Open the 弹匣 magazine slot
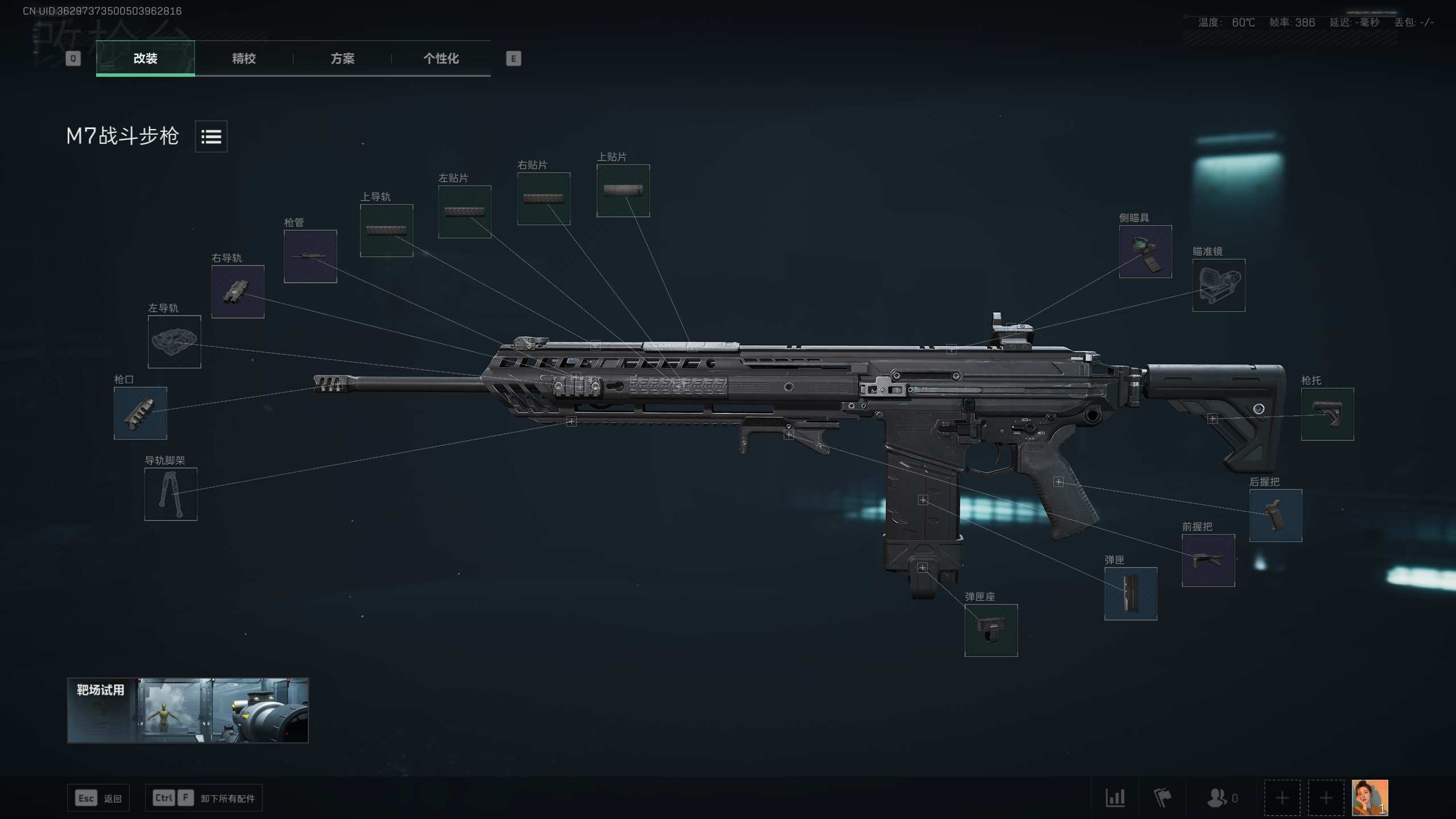Viewport: 1456px width, 819px height. pos(1130,594)
